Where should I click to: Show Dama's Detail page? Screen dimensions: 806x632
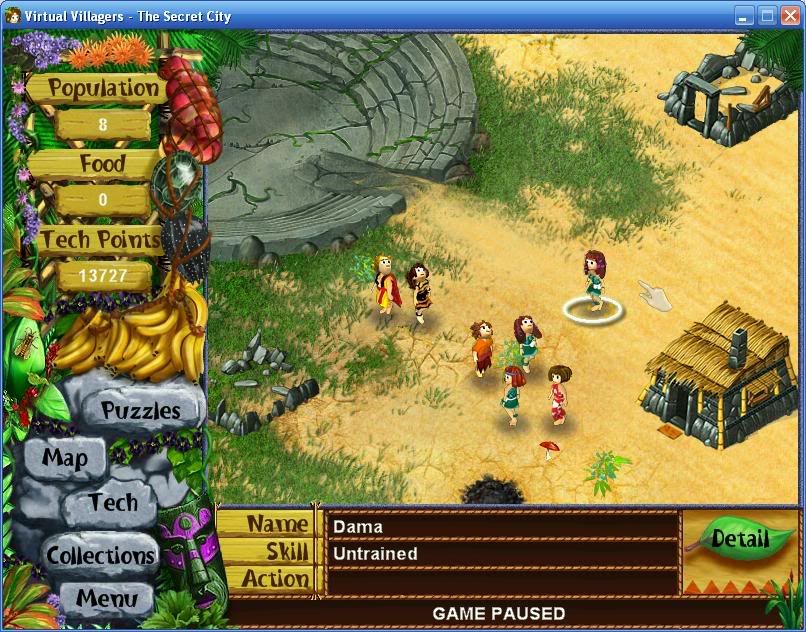pyautogui.click(x=740, y=540)
